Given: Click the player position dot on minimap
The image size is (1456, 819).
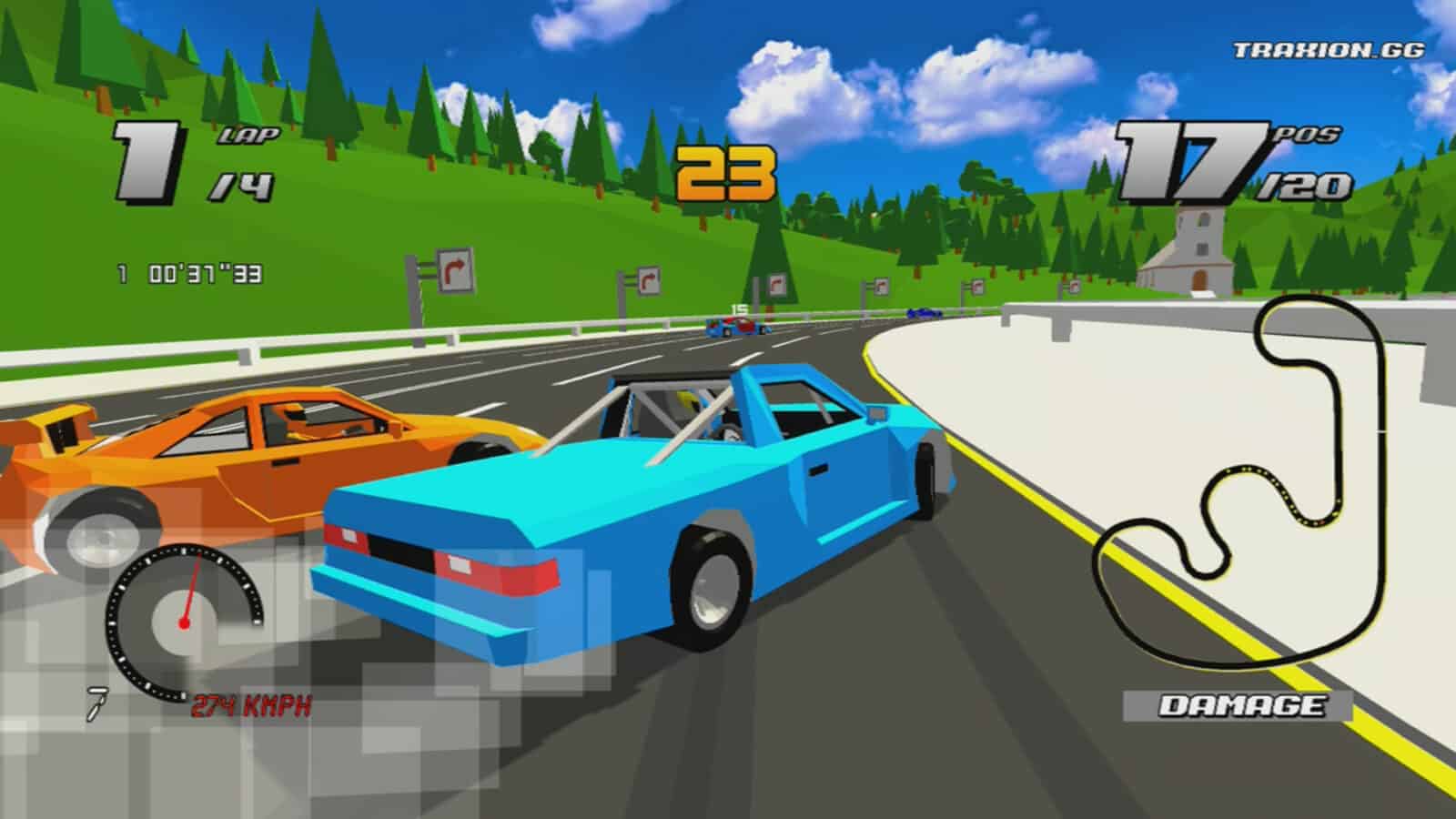Looking at the screenshot, I should (1321, 521).
